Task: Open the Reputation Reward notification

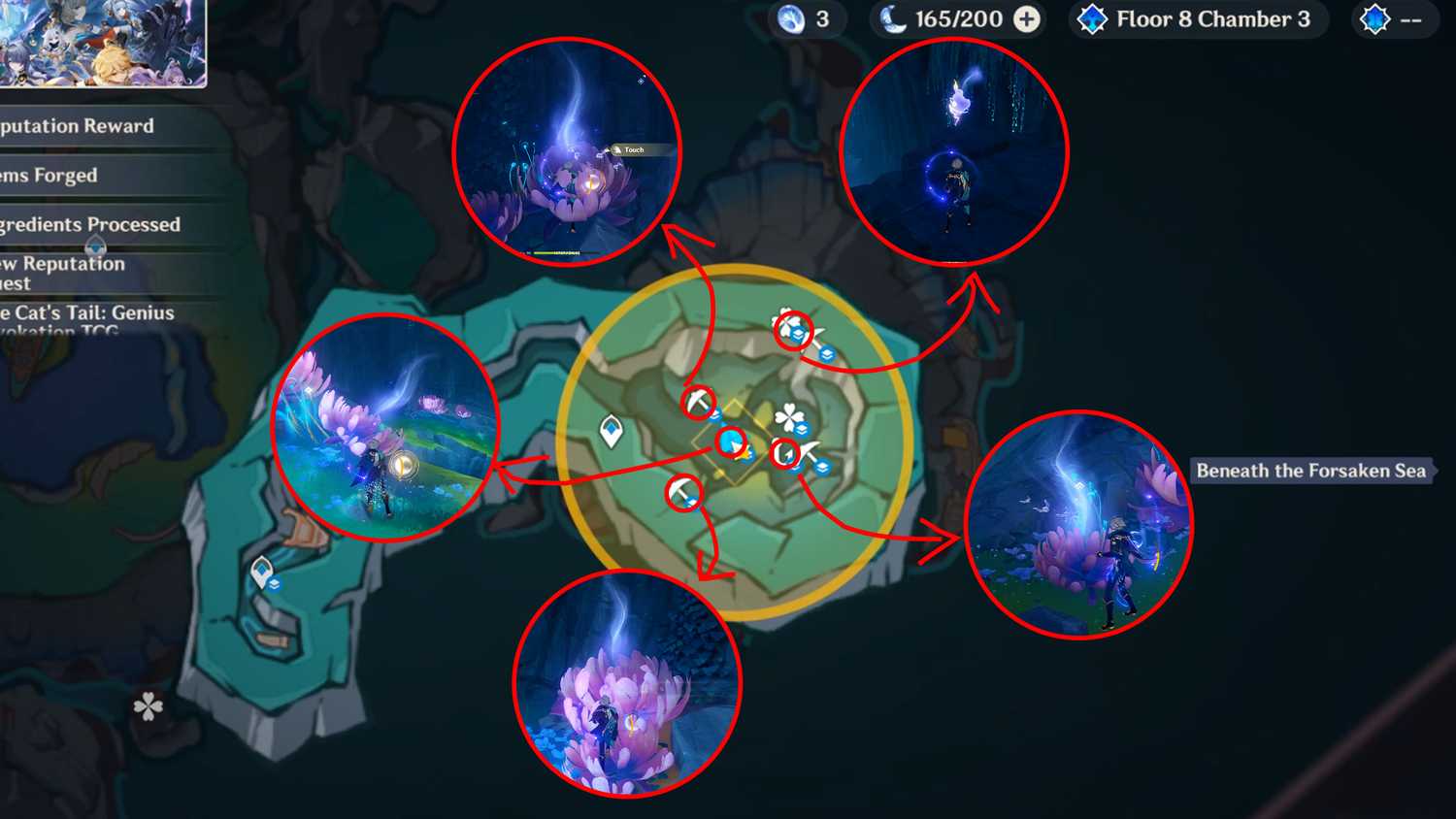Action: pyautogui.click(x=76, y=125)
